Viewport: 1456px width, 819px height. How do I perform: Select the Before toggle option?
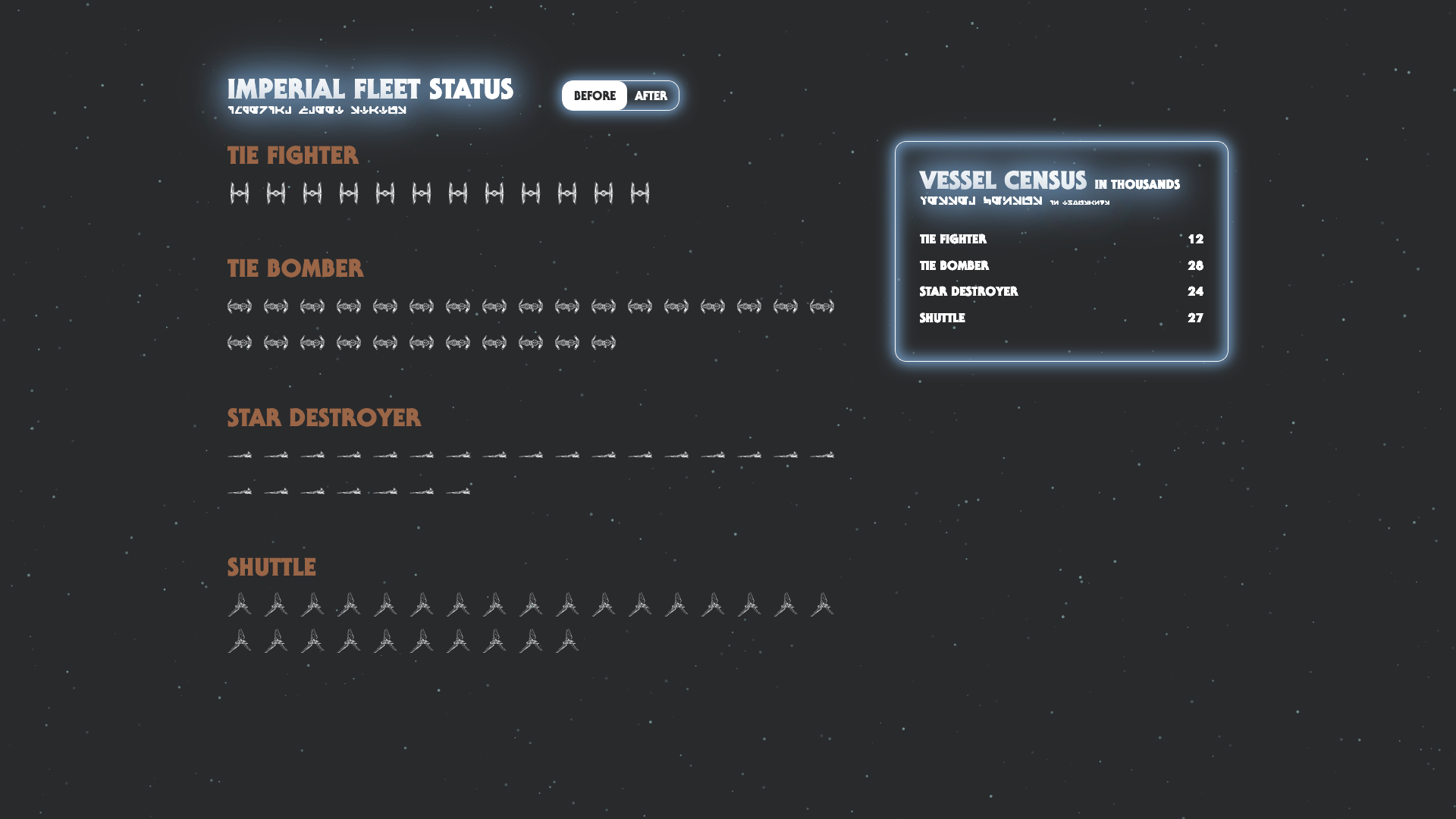click(x=595, y=96)
